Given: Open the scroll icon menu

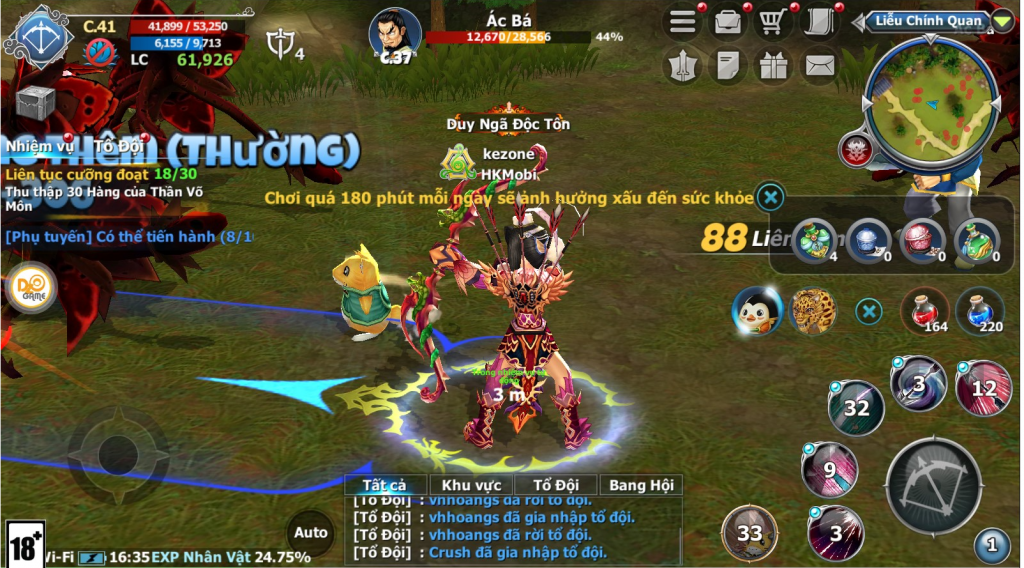Looking at the screenshot, I should point(818,23).
